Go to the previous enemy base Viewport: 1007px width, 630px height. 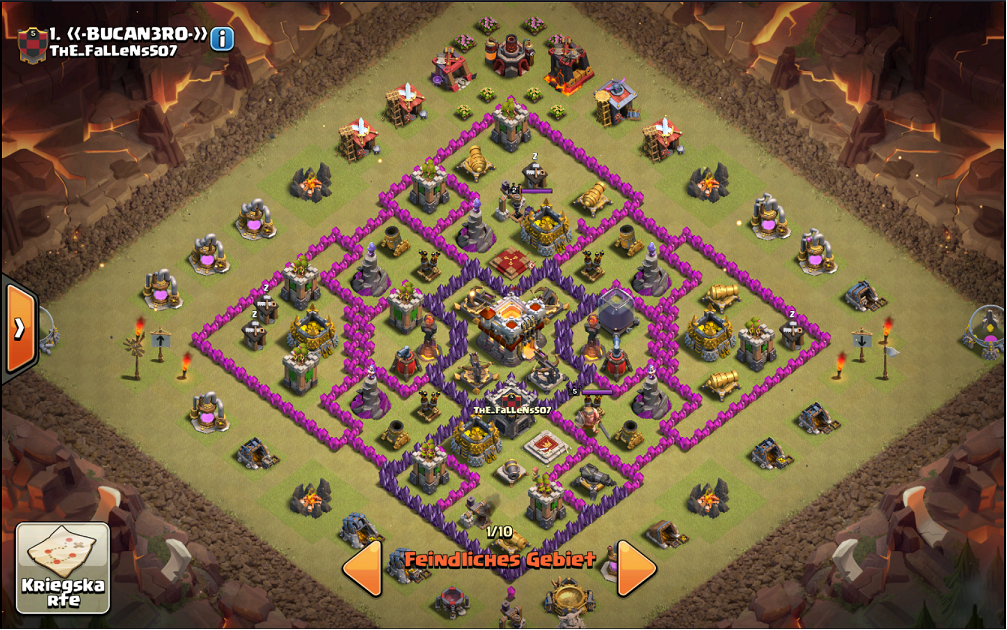(362, 568)
